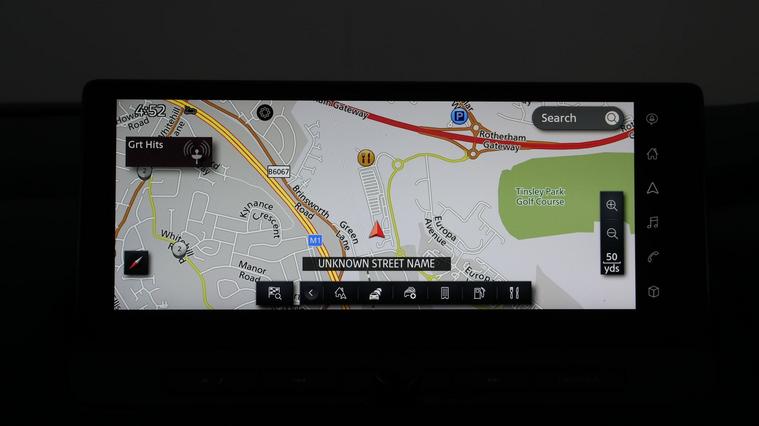Open the car with gear settings icon

click(x=410, y=293)
